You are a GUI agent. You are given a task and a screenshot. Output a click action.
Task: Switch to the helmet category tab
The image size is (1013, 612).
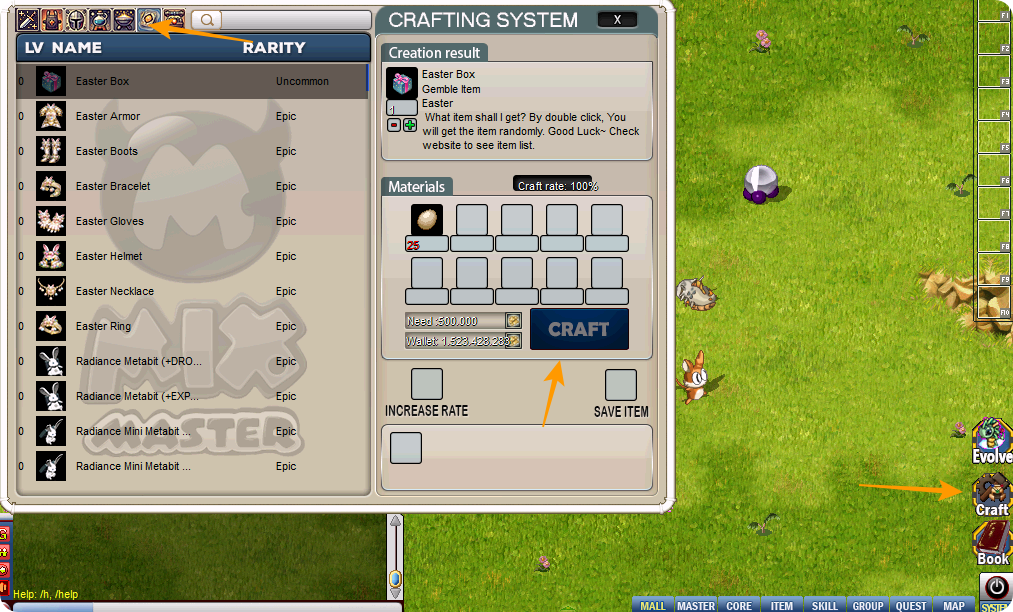click(76, 19)
